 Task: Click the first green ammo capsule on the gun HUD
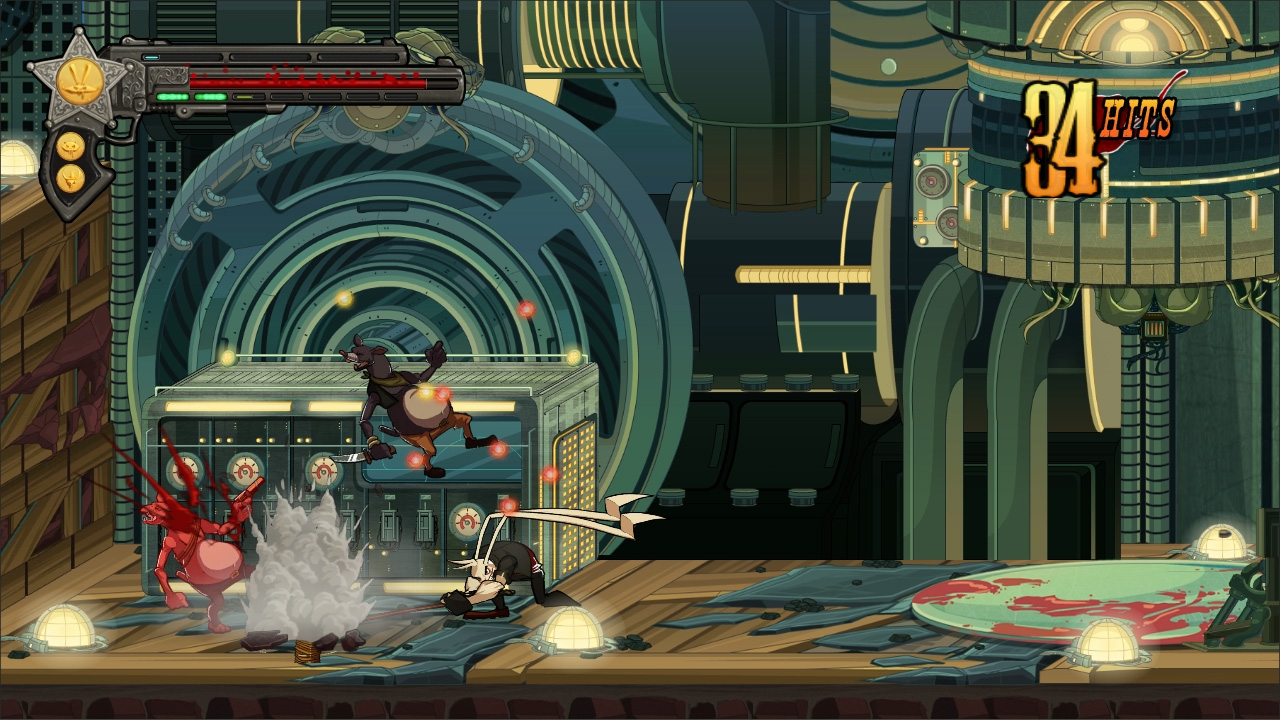[x=172, y=95]
